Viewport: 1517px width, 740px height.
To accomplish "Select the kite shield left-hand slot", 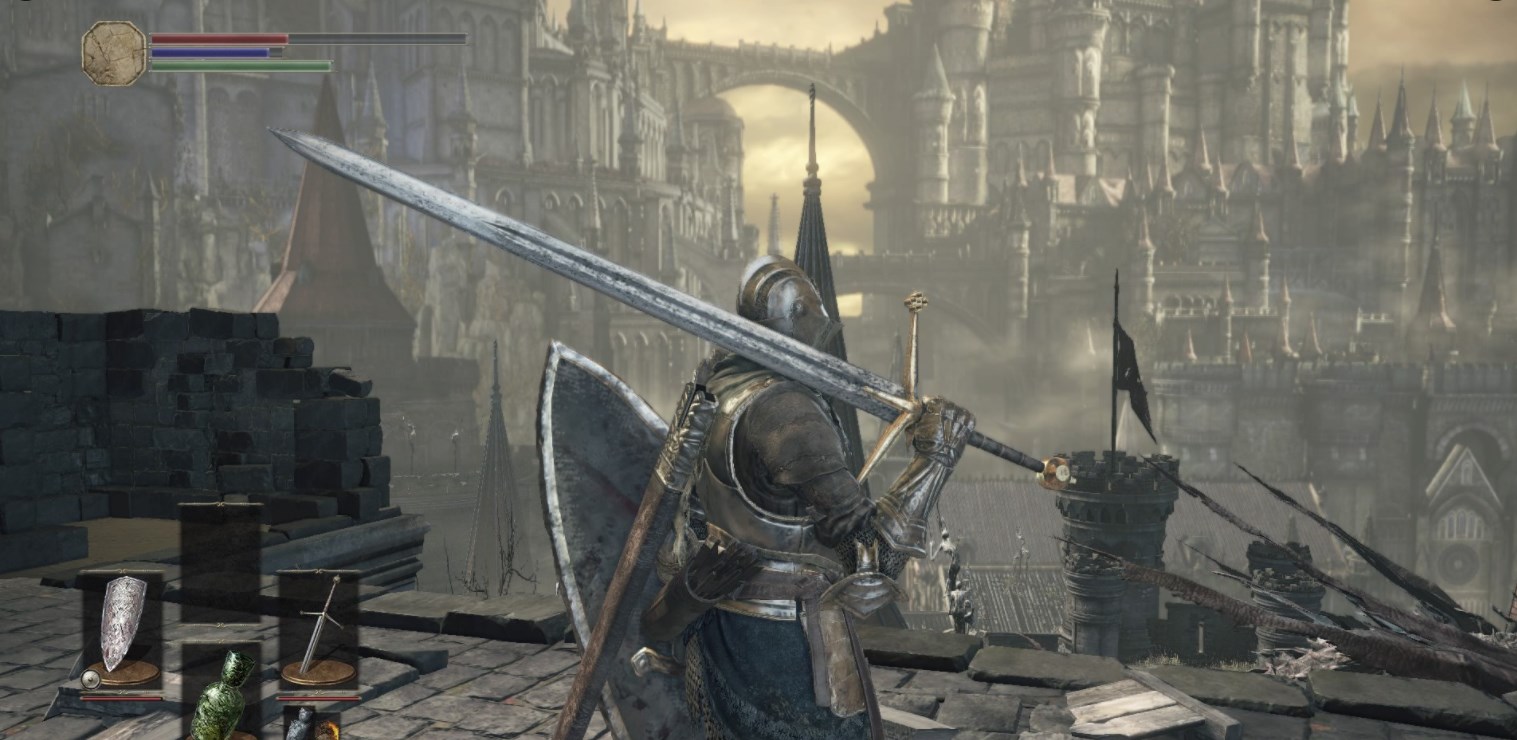I will [122, 627].
